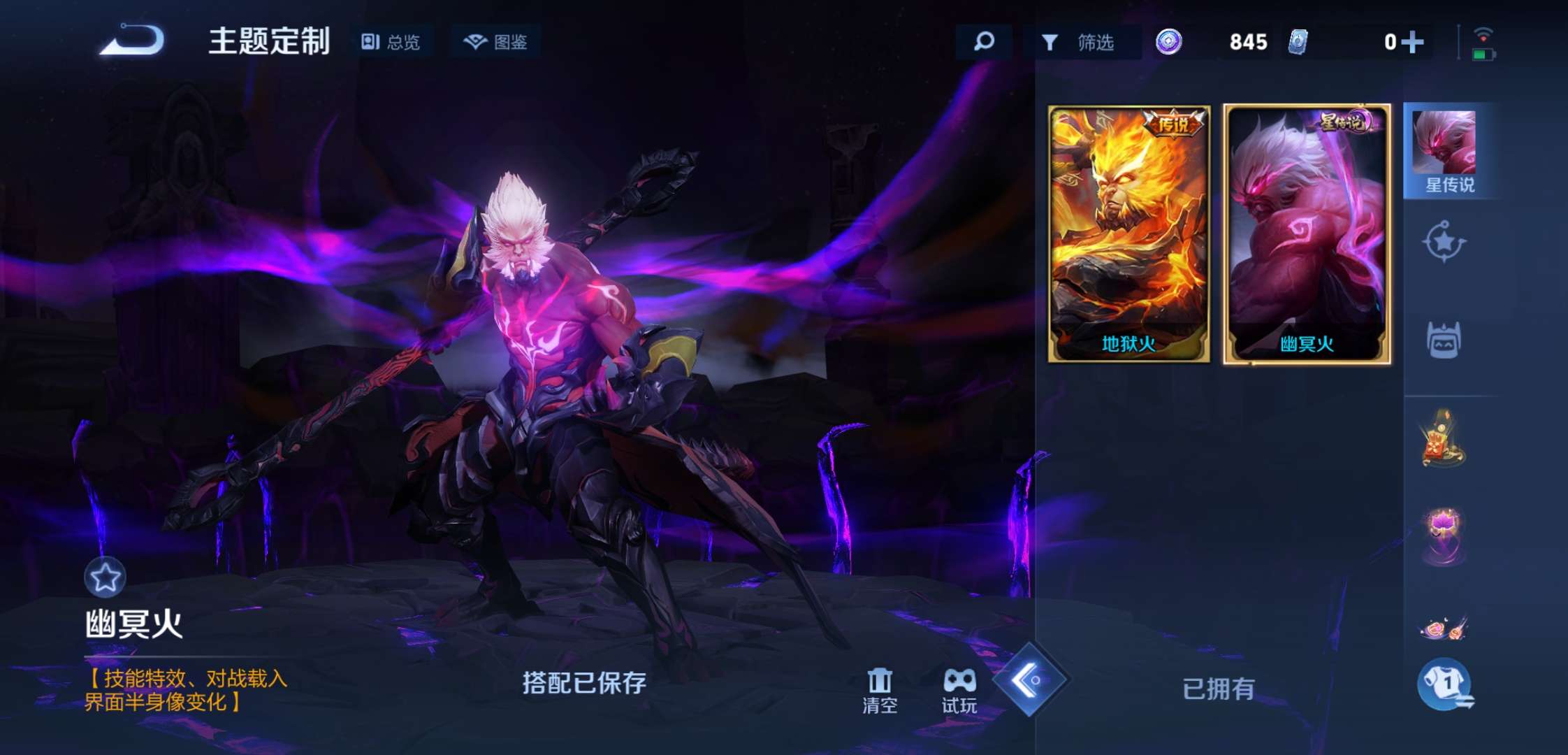Switch outfit preset with the shirt icon
The height and width of the screenshot is (755, 1568).
pyautogui.click(x=1445, y=684)
